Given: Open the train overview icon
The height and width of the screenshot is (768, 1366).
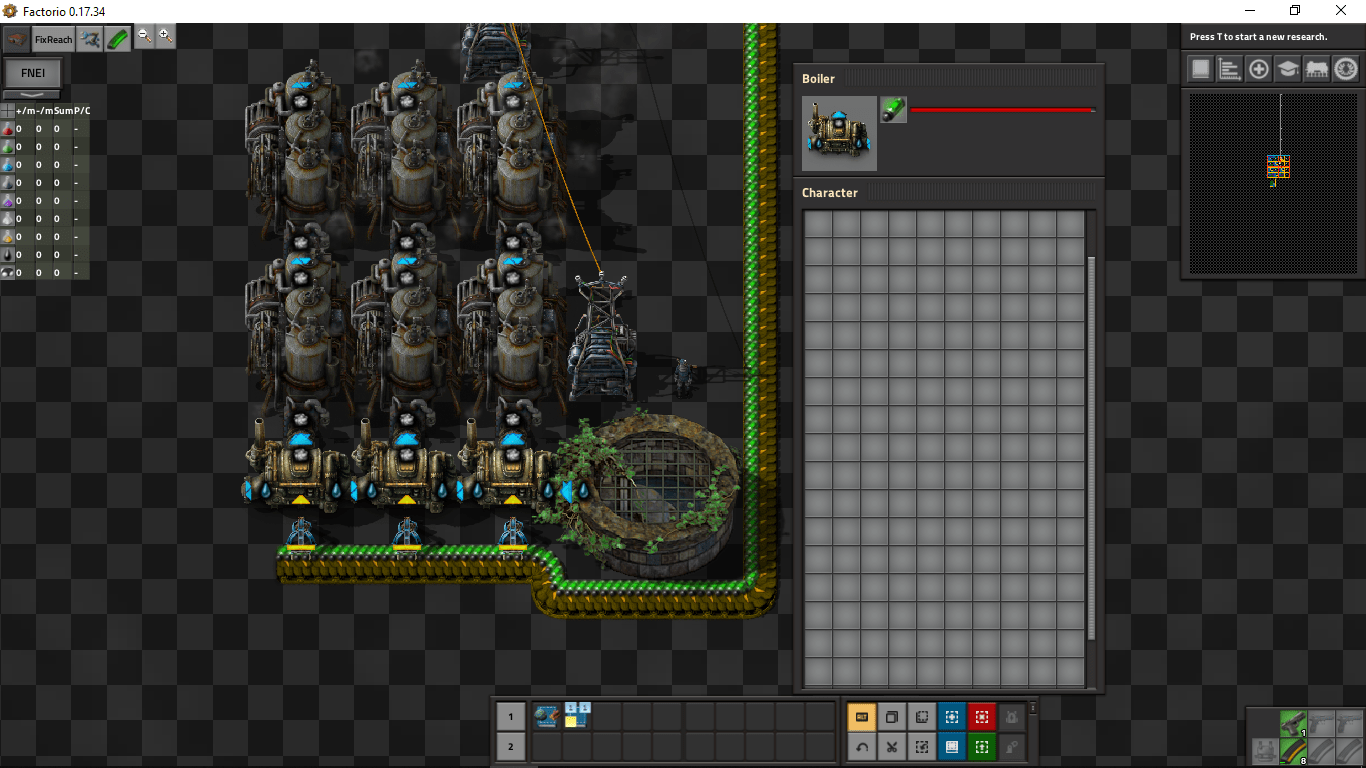Looking at the screenshot, I should [x=1317, y=68].
